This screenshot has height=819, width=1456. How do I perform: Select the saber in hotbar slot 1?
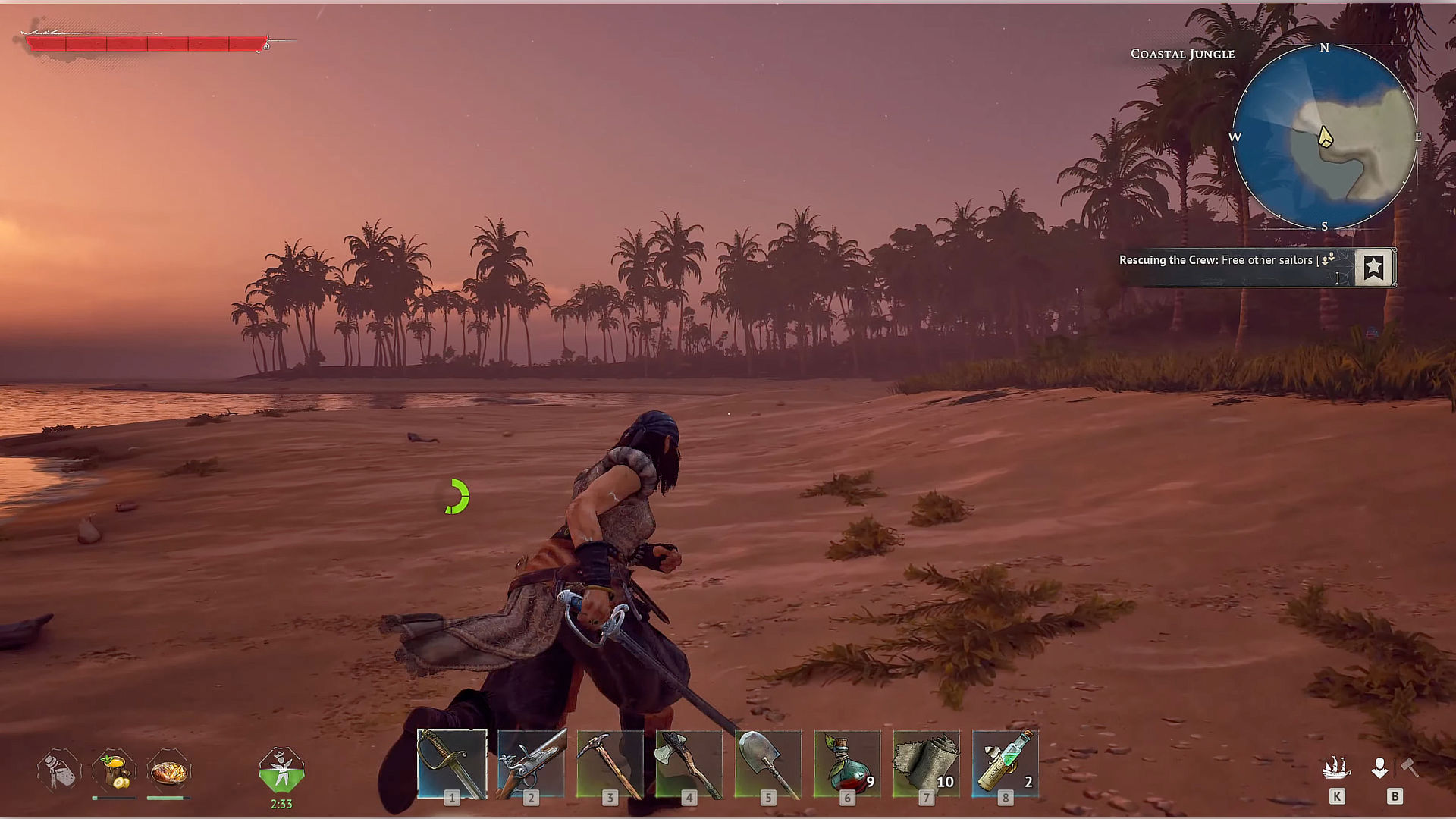(452, 764)
